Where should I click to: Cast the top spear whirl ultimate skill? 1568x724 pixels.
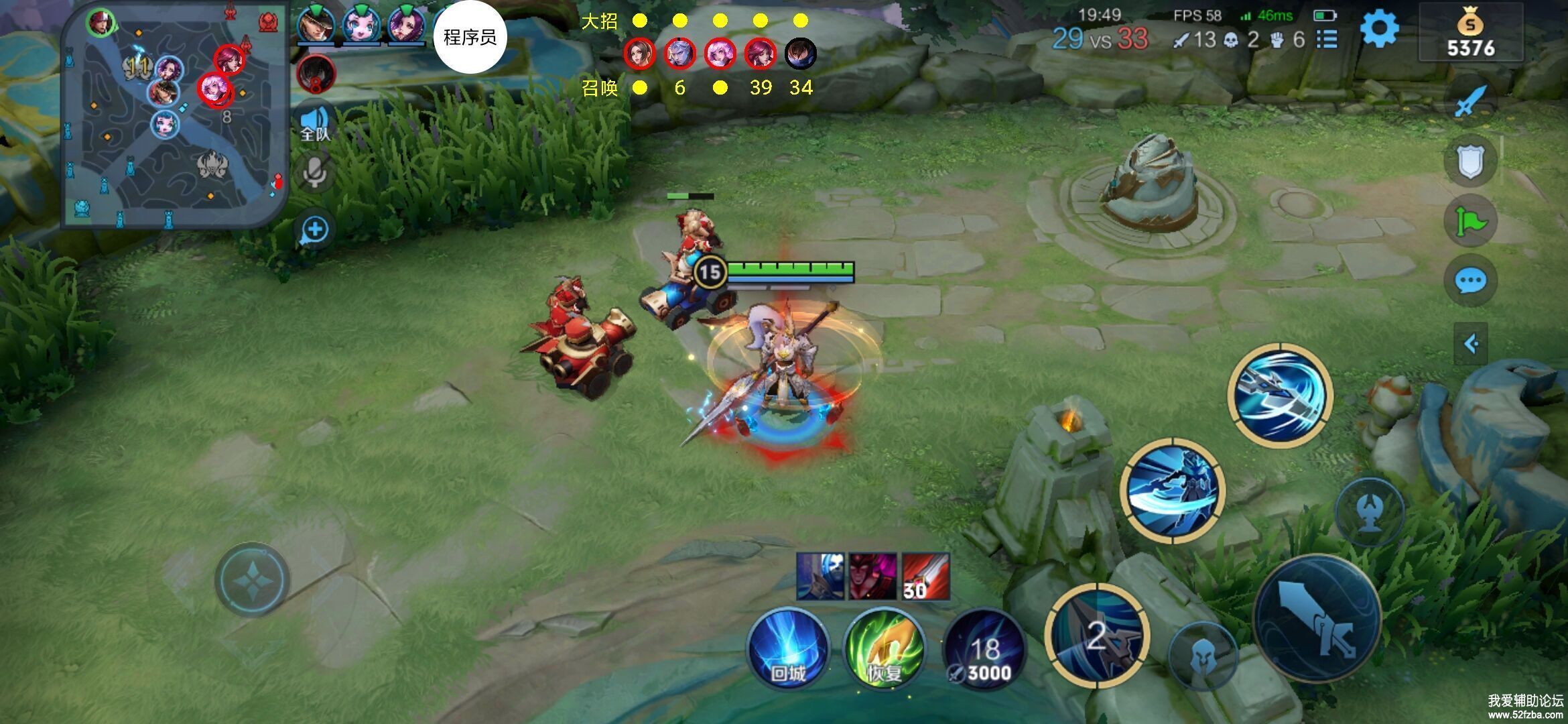[1280, 396]
